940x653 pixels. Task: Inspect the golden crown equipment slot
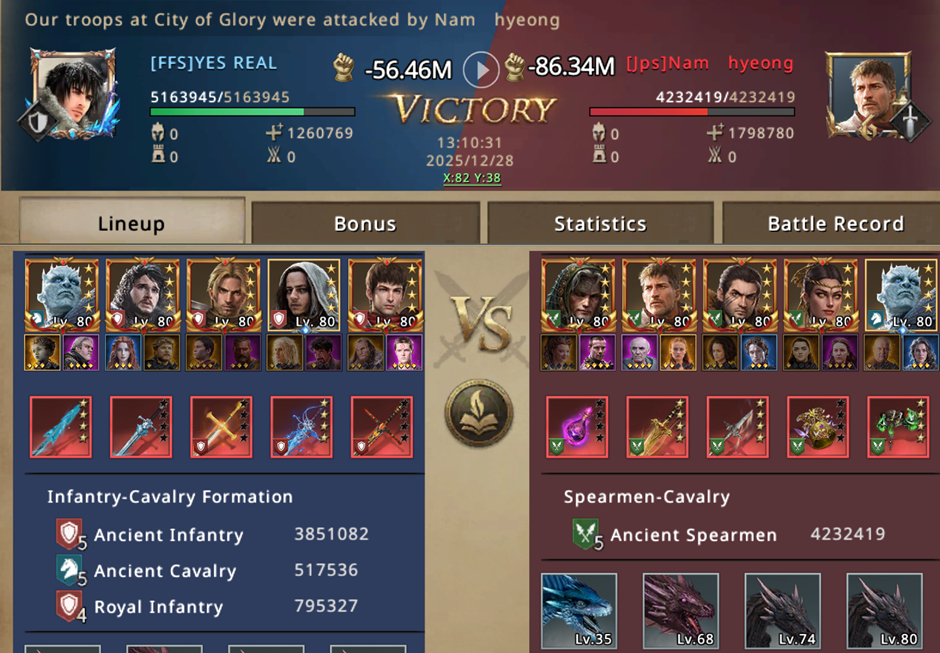coord(818,427)
